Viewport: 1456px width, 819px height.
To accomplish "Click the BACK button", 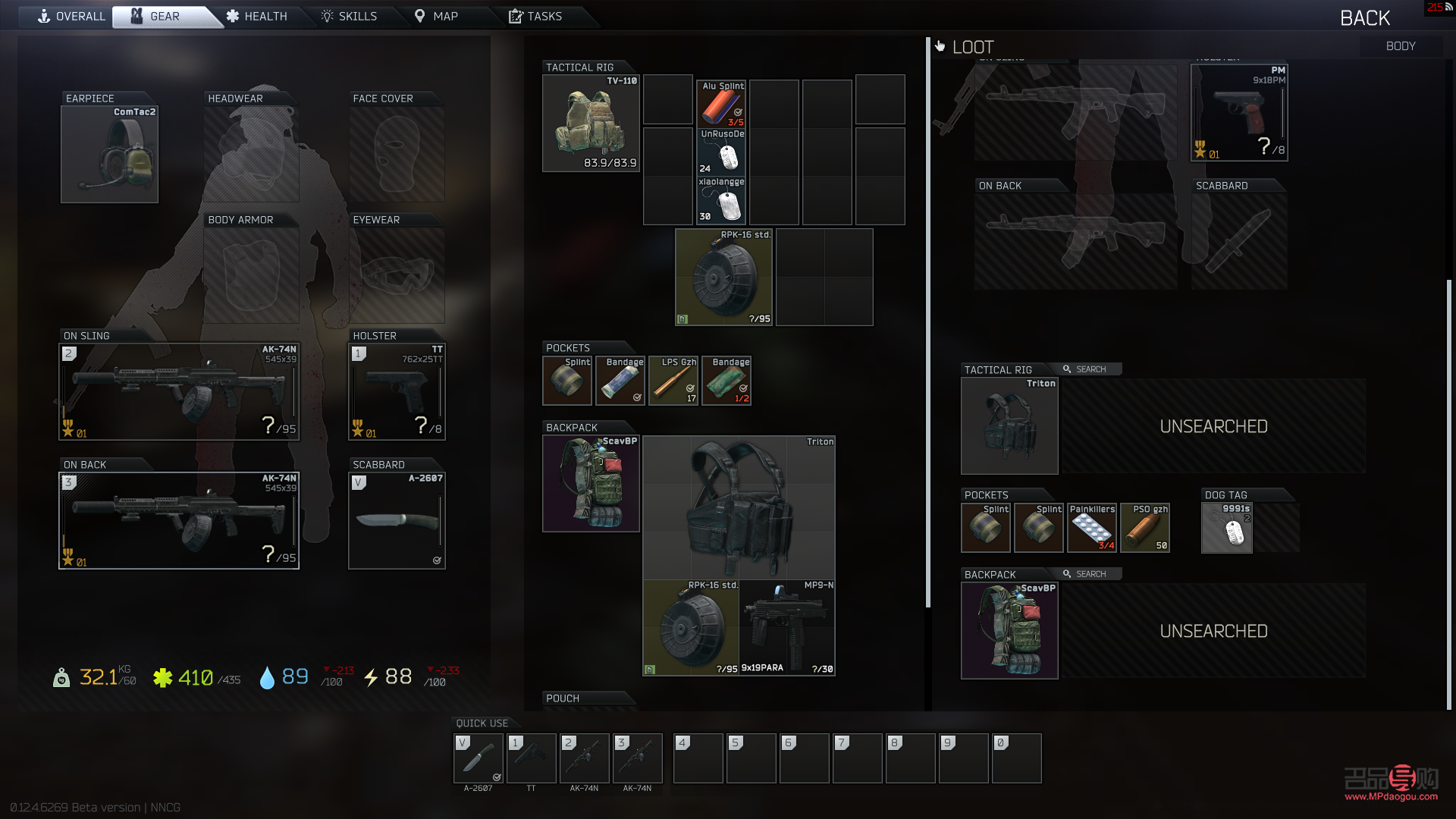I will (1364, 18).
